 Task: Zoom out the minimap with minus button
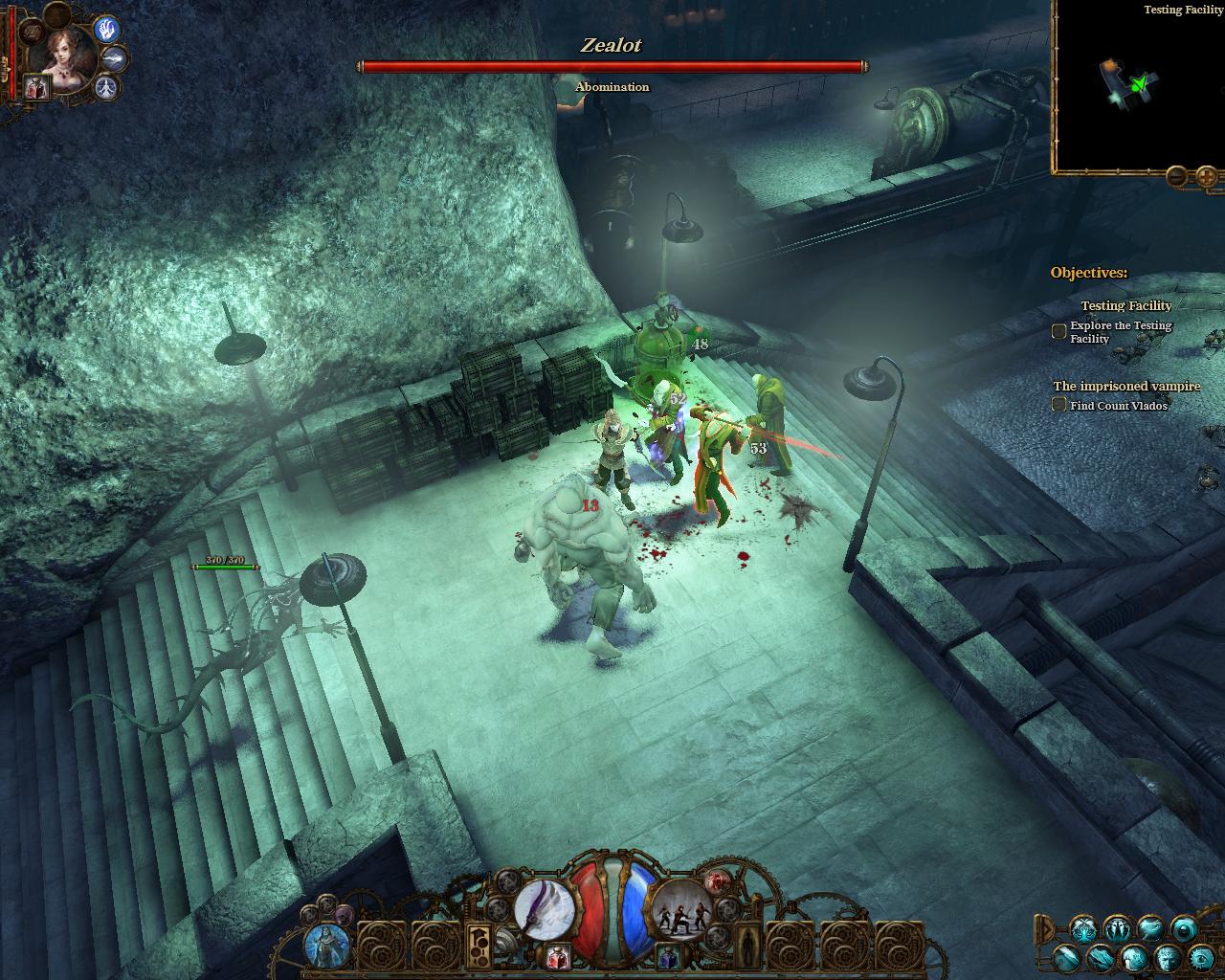click(1176, 176)
